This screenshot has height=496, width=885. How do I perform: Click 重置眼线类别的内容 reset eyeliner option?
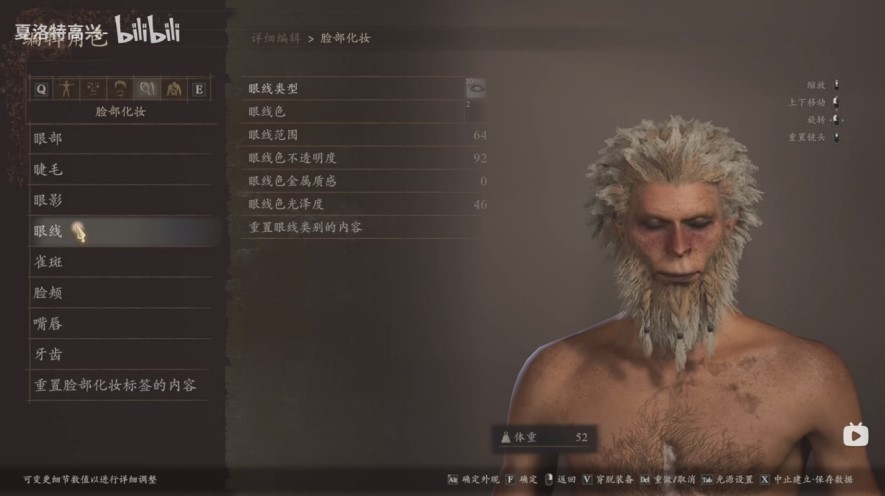[305, 227]
